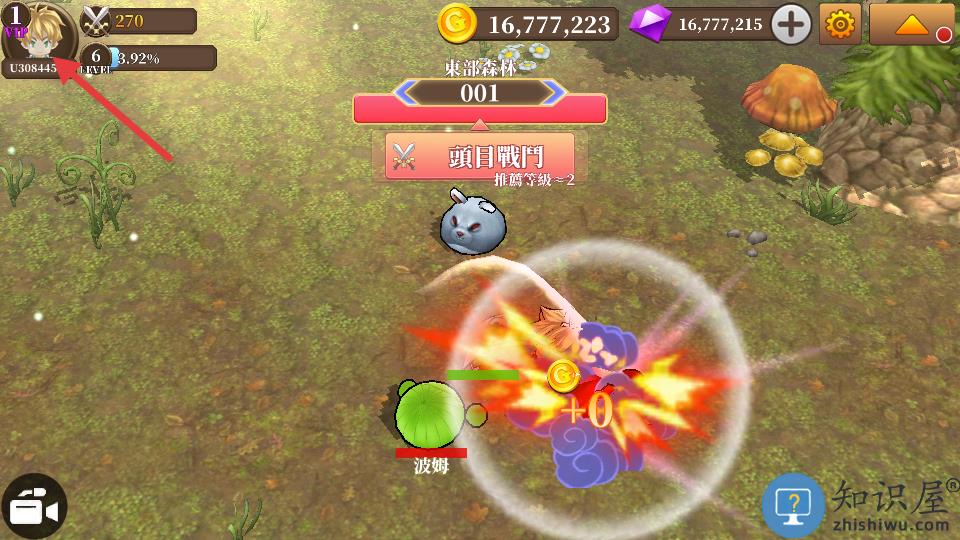Expand the orange triangle menu button
Screen dimensions: 960x540
point(911,24)
